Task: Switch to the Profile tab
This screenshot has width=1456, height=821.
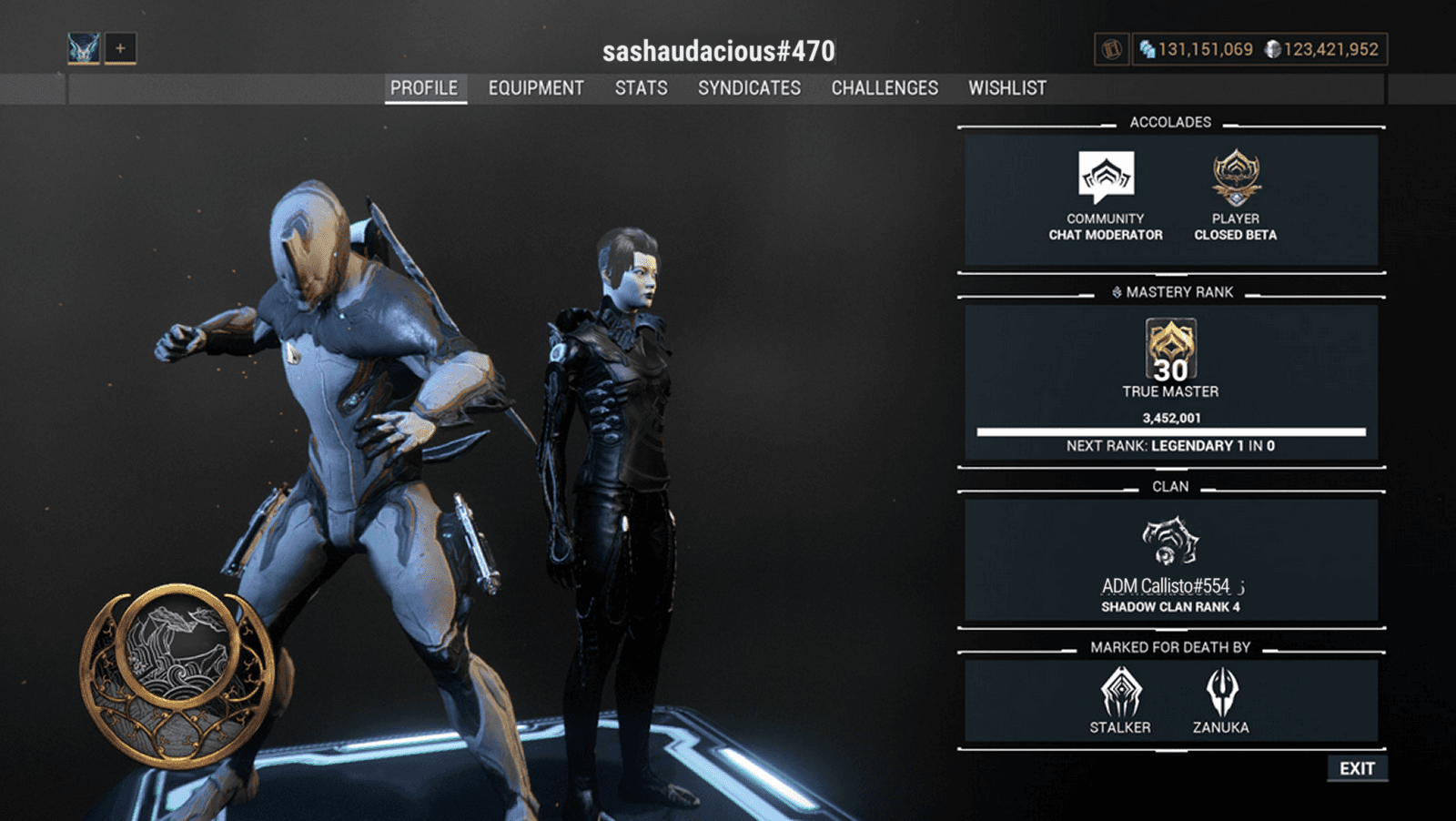Action: point(424,88)
